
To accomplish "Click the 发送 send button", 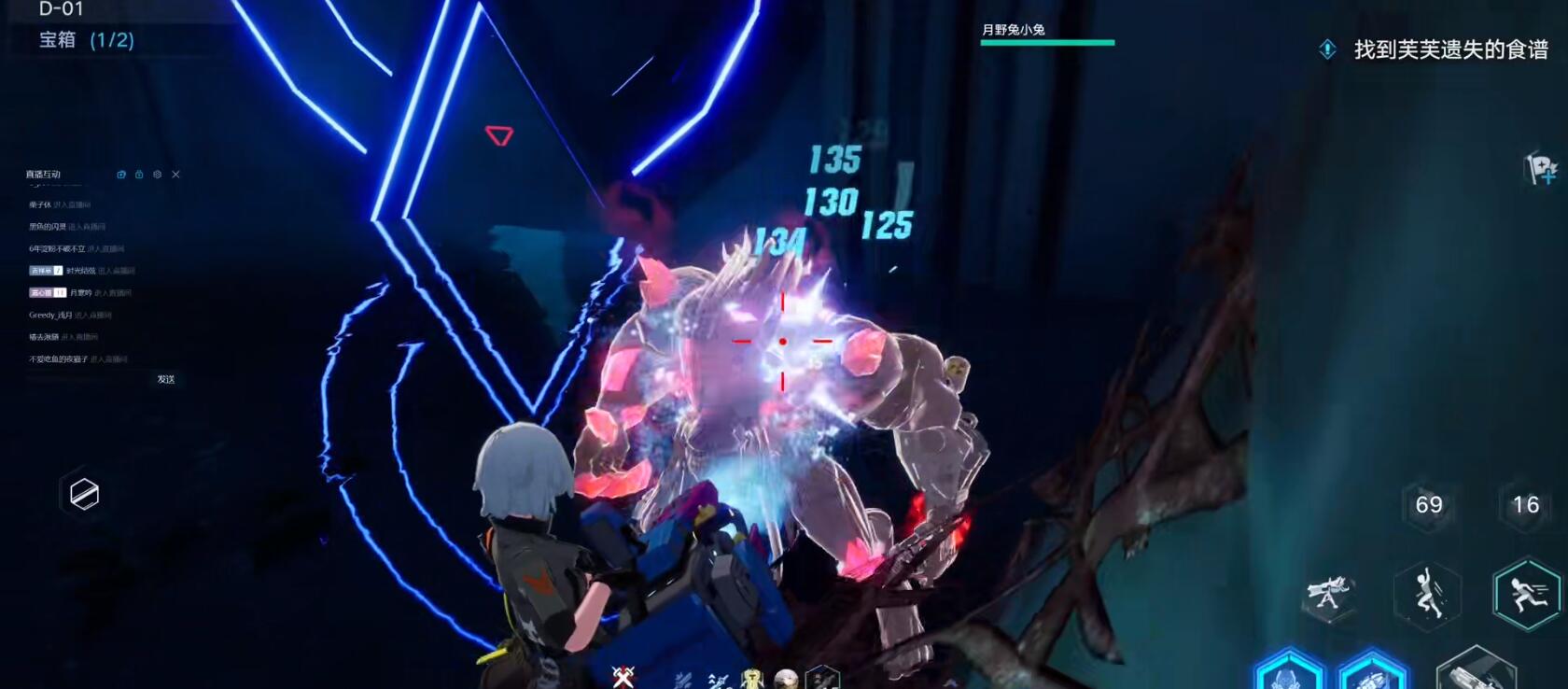I will coord(166,379).
